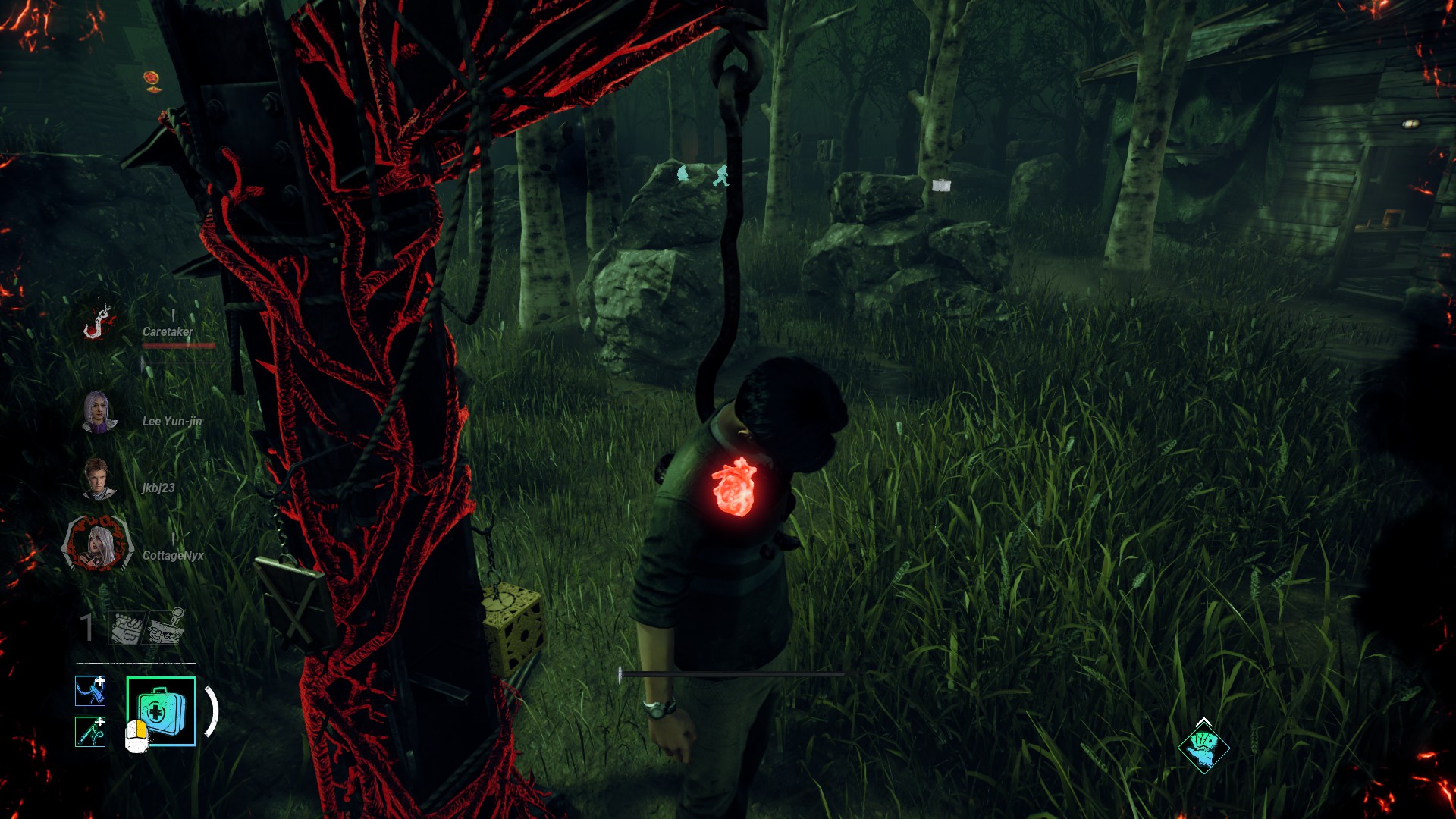Screen dimensions: 1456x819
Task: Click the upper blue med-kit add-on icon
Action: [x=90, y=691]
